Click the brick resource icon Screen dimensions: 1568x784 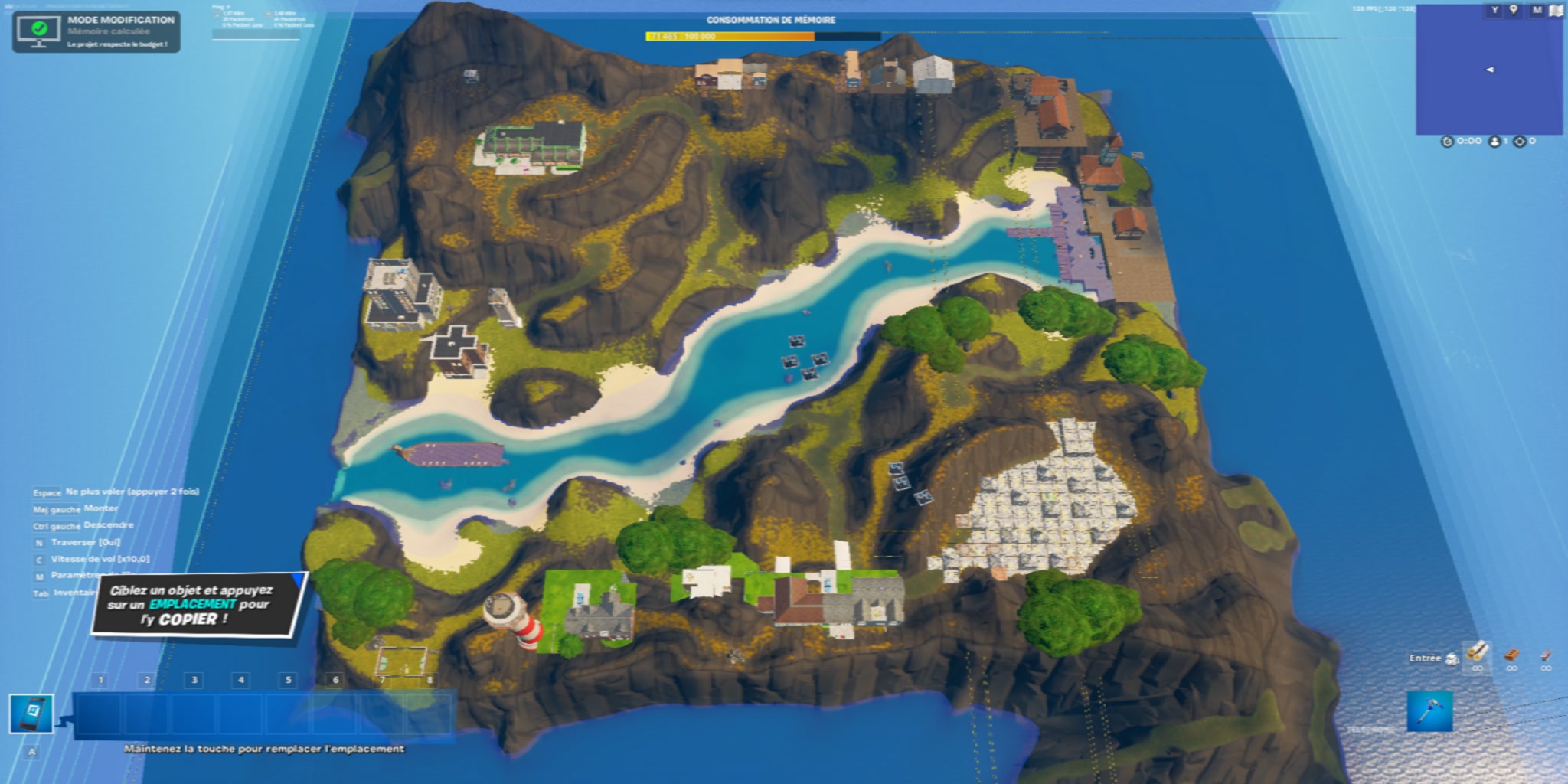(1511, 655)
